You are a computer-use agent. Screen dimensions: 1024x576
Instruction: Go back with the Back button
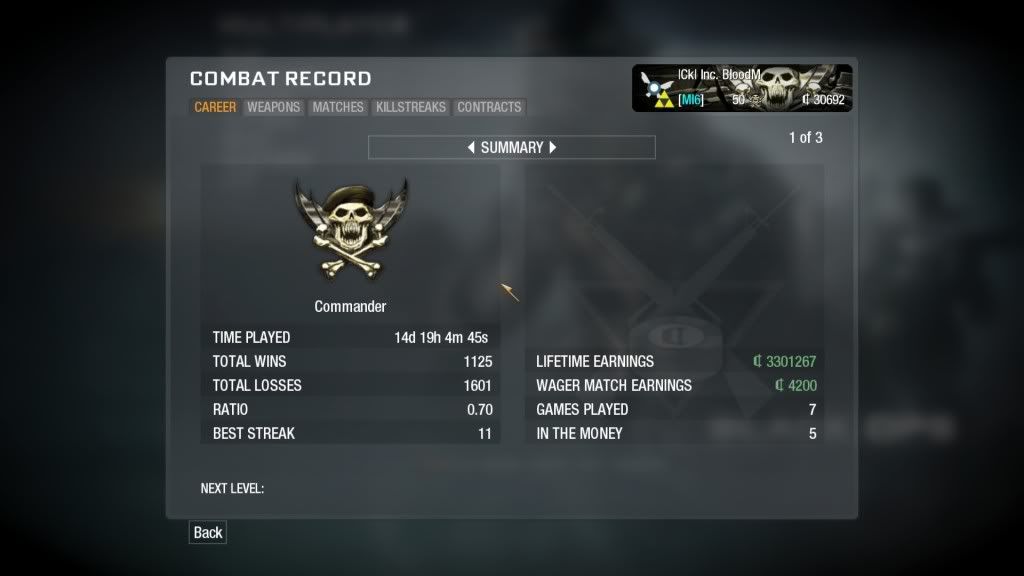pos(208,532)
